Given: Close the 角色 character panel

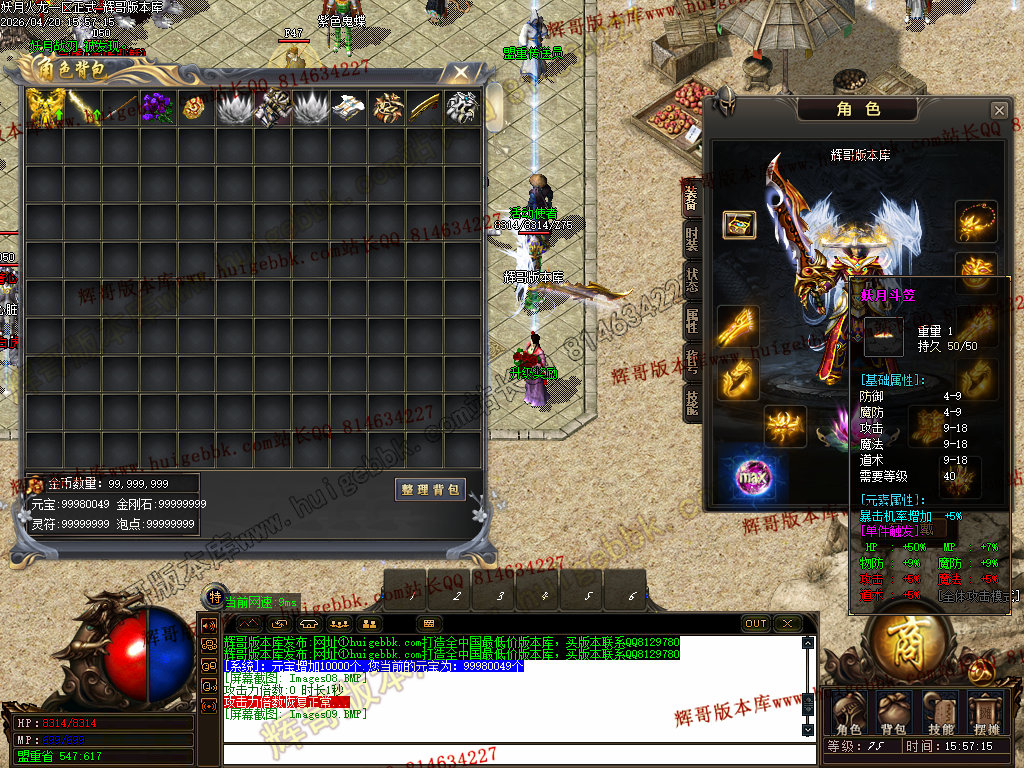Looking at the screenshot, I should (998, 110).
